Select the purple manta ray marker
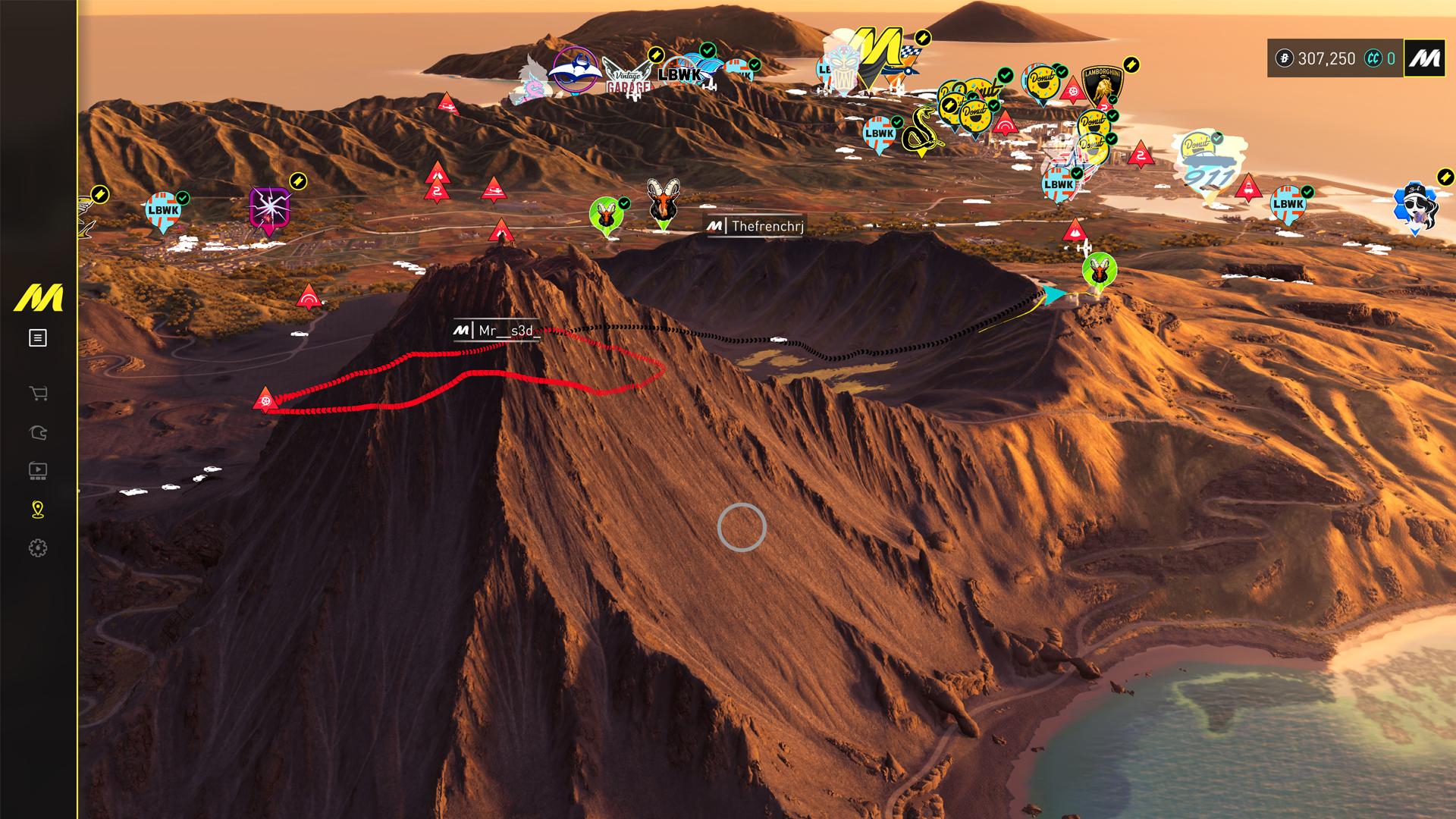The height and width of the screenshot is (819, 1456). 575,71
